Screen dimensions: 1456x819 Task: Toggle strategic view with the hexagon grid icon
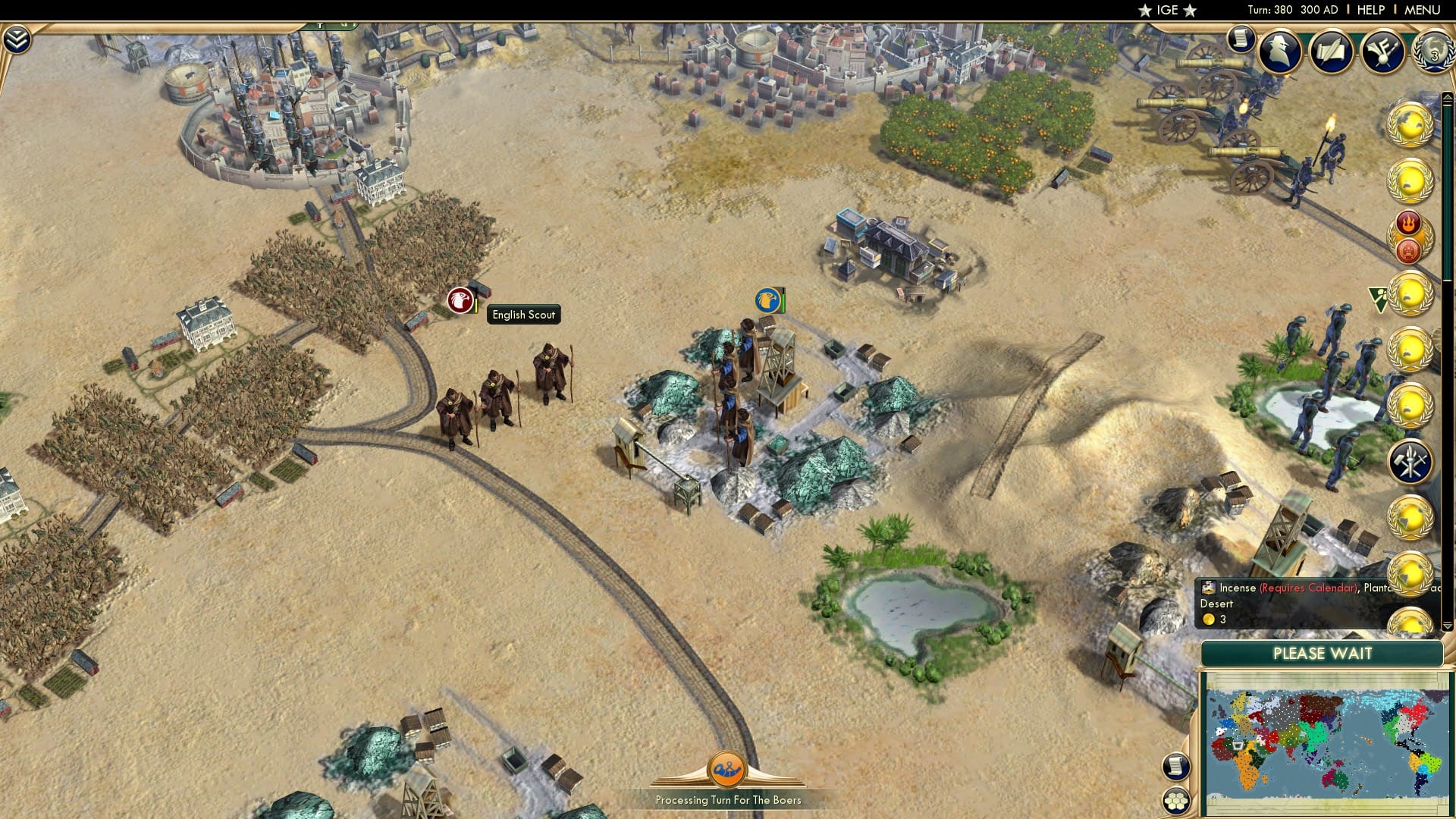pos(1176,801)
